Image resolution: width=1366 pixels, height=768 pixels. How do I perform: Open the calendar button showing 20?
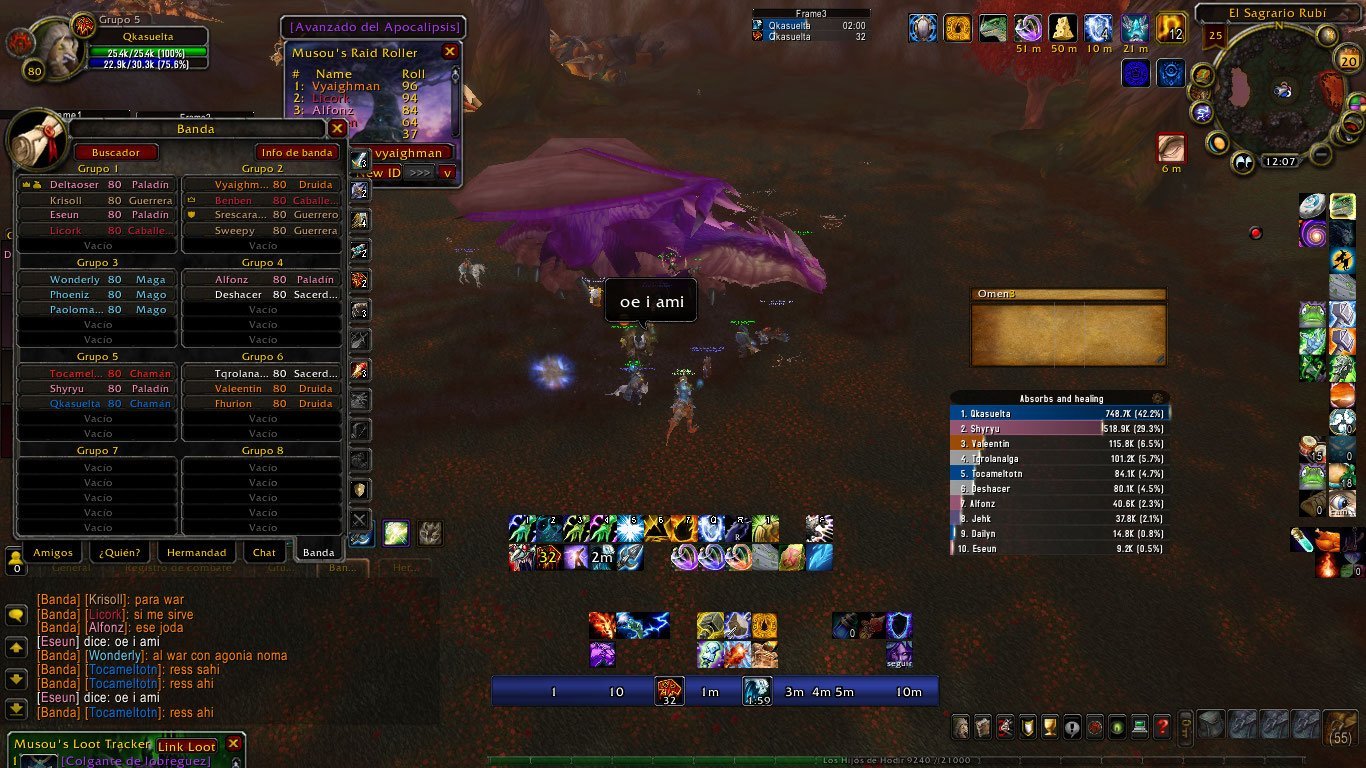tap(1348, 60)
